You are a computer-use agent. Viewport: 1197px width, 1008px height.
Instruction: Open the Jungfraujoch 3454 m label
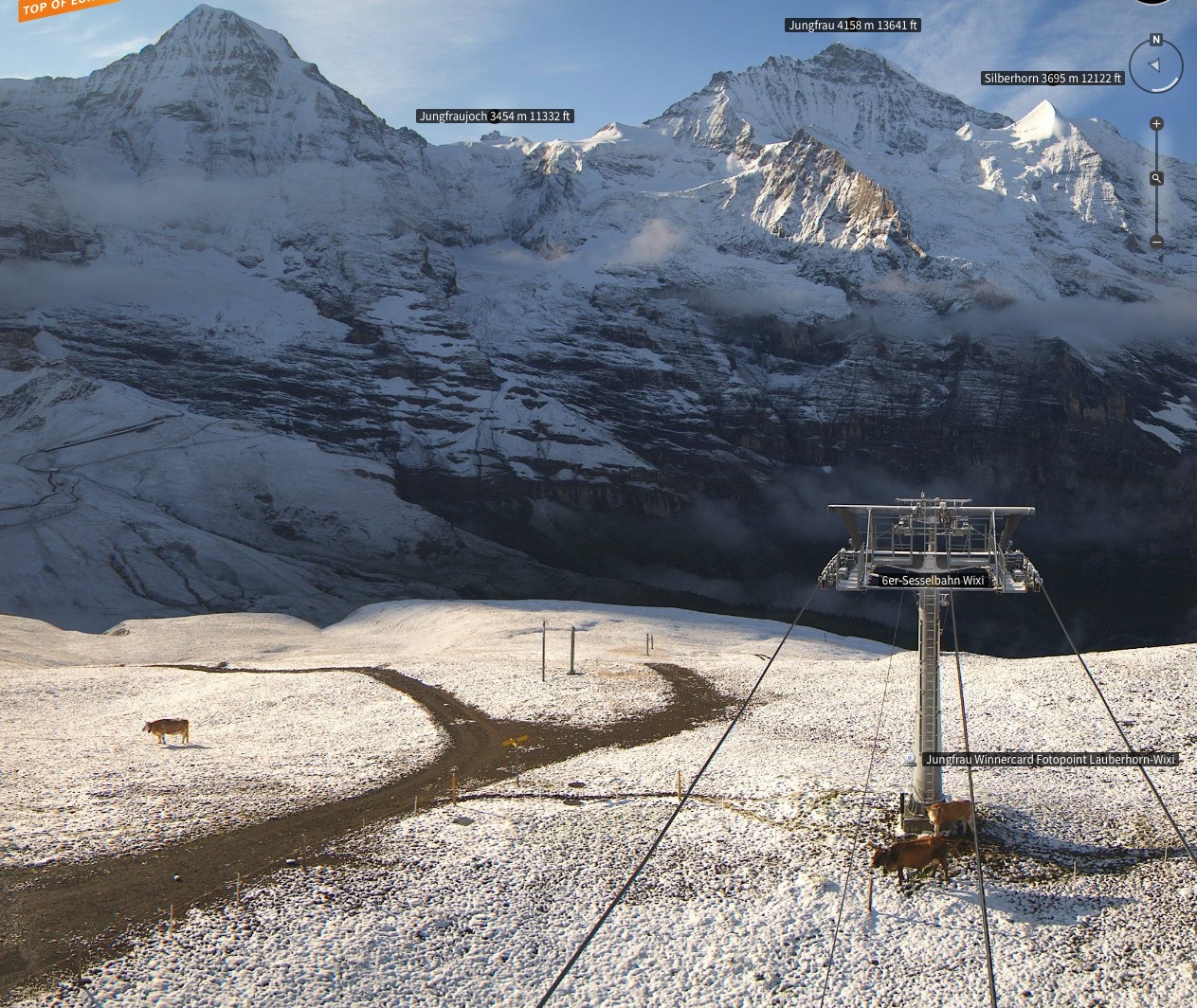click(495, 117)
